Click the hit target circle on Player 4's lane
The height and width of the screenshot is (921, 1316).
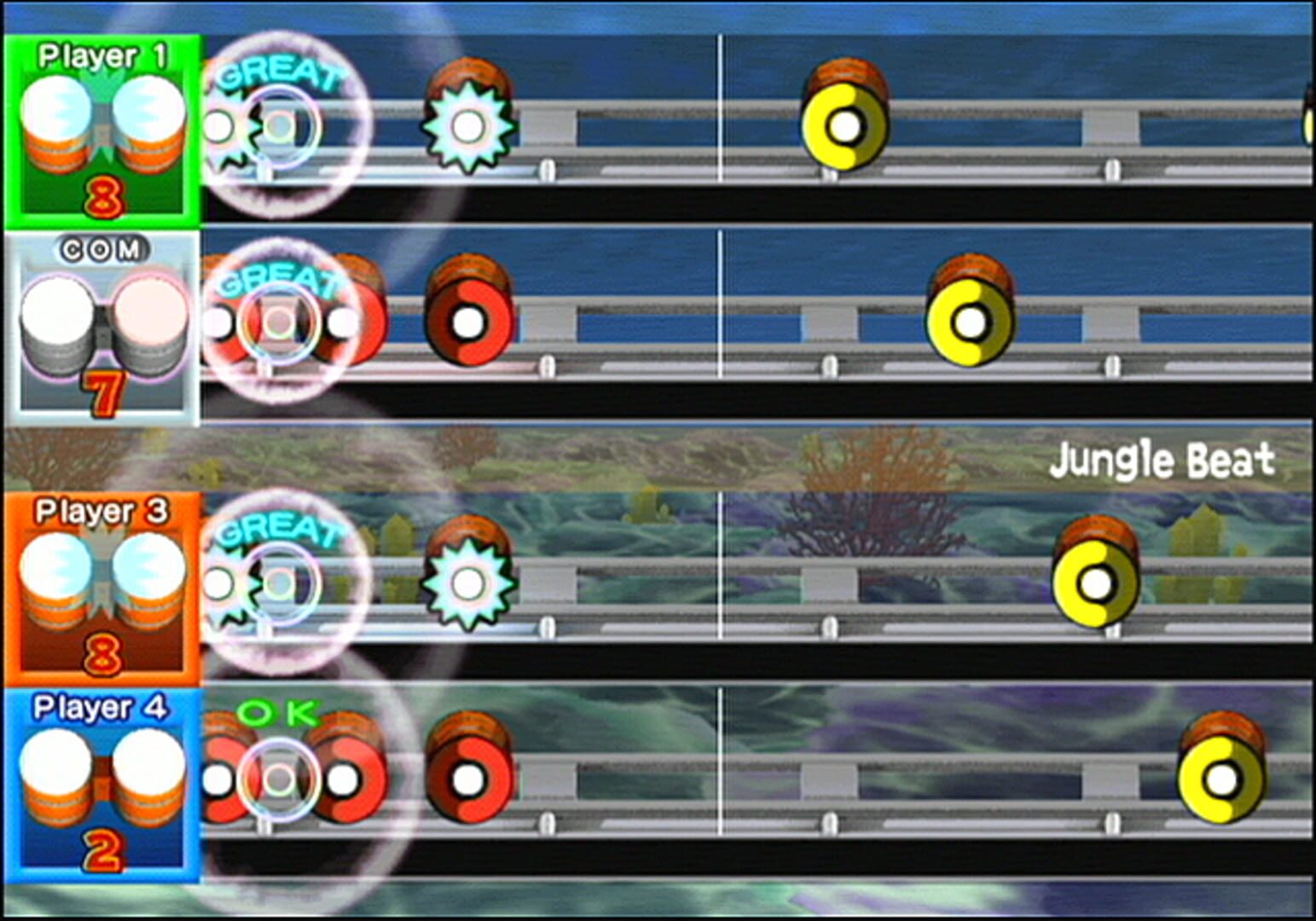277,776
